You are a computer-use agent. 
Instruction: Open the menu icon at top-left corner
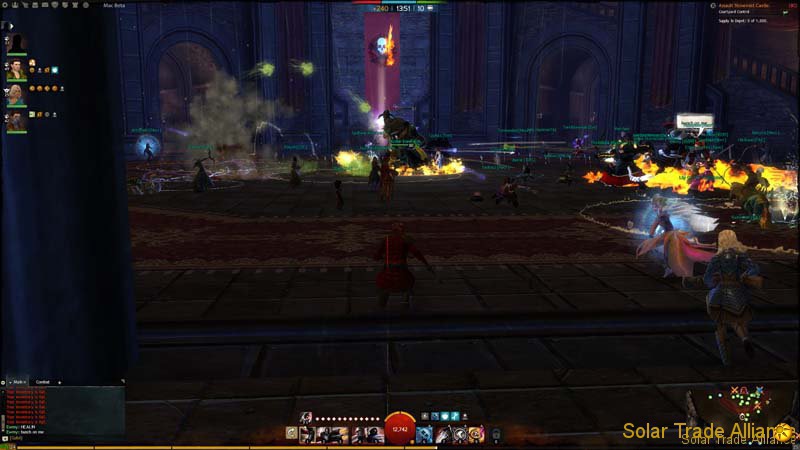[4, 4]
